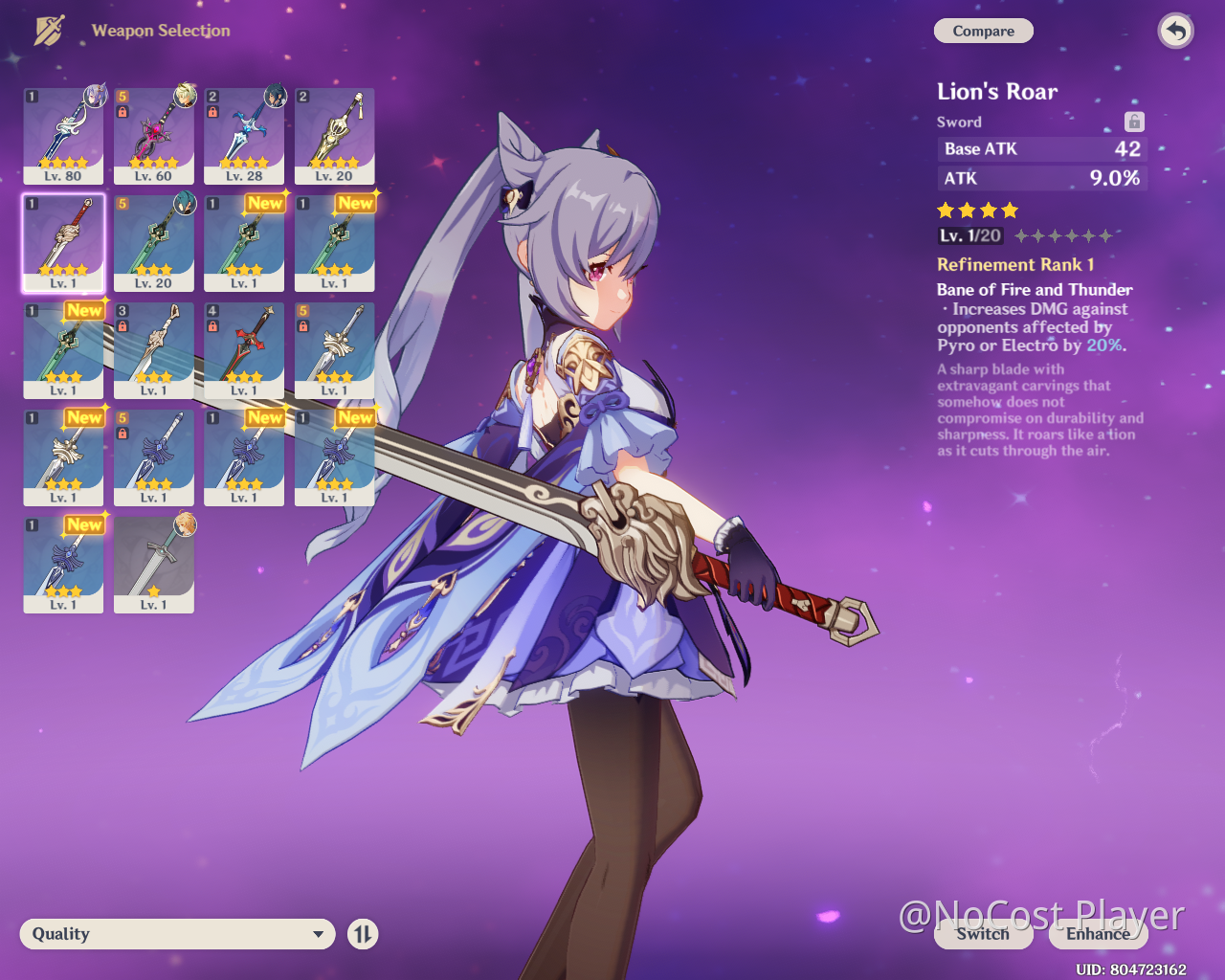The width and height of the screenshot is (1225, 980).
Task: Open the Quality sorting dropdown
Action: point(177,934)
